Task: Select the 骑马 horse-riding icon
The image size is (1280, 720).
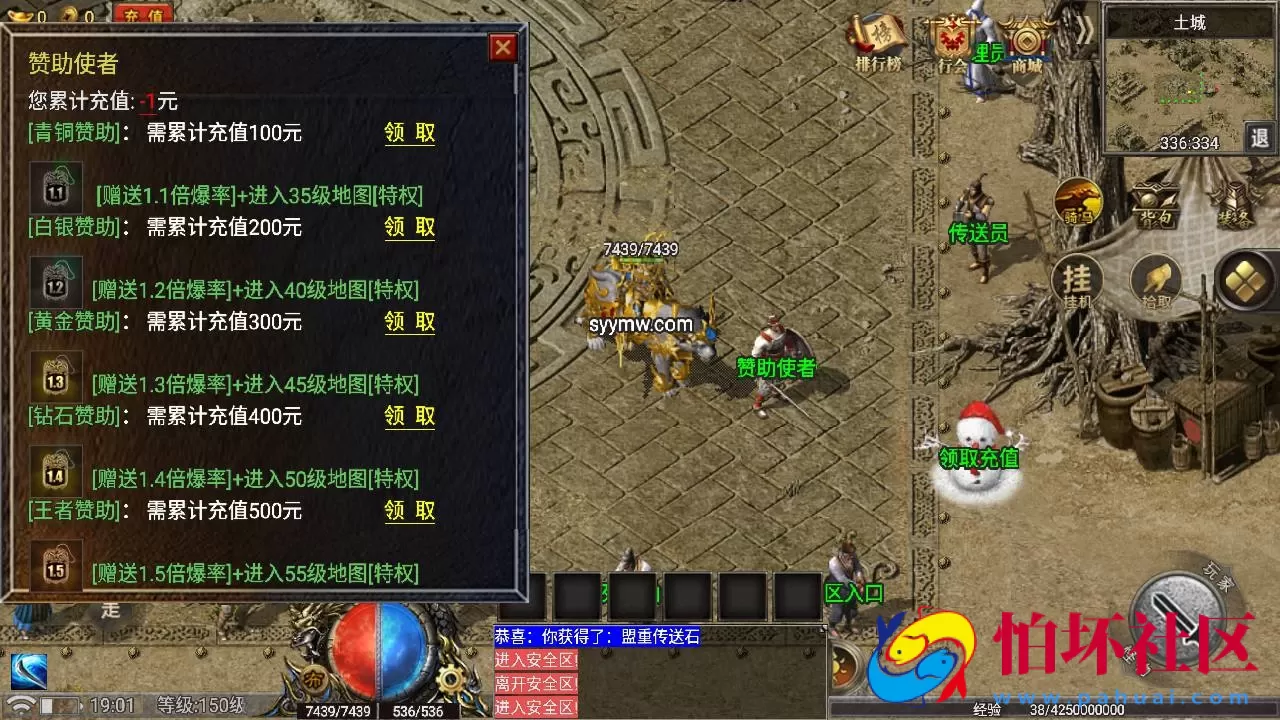Action: click(x=1078, y=202)
